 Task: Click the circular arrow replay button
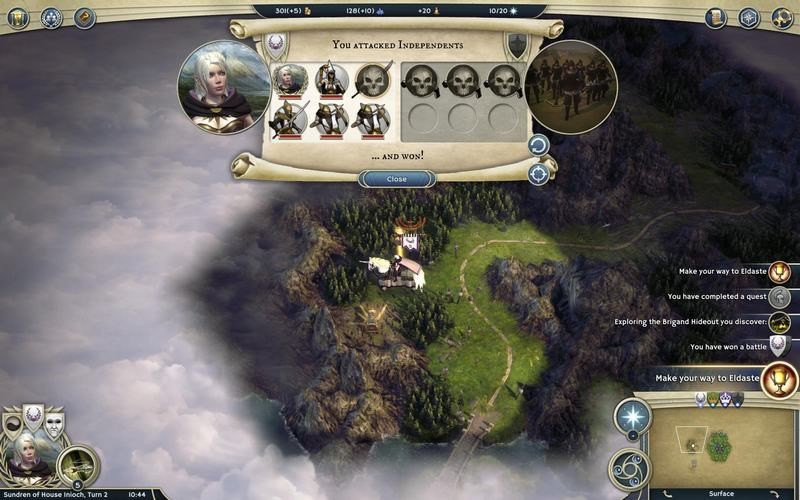click(x=539, y=146)
